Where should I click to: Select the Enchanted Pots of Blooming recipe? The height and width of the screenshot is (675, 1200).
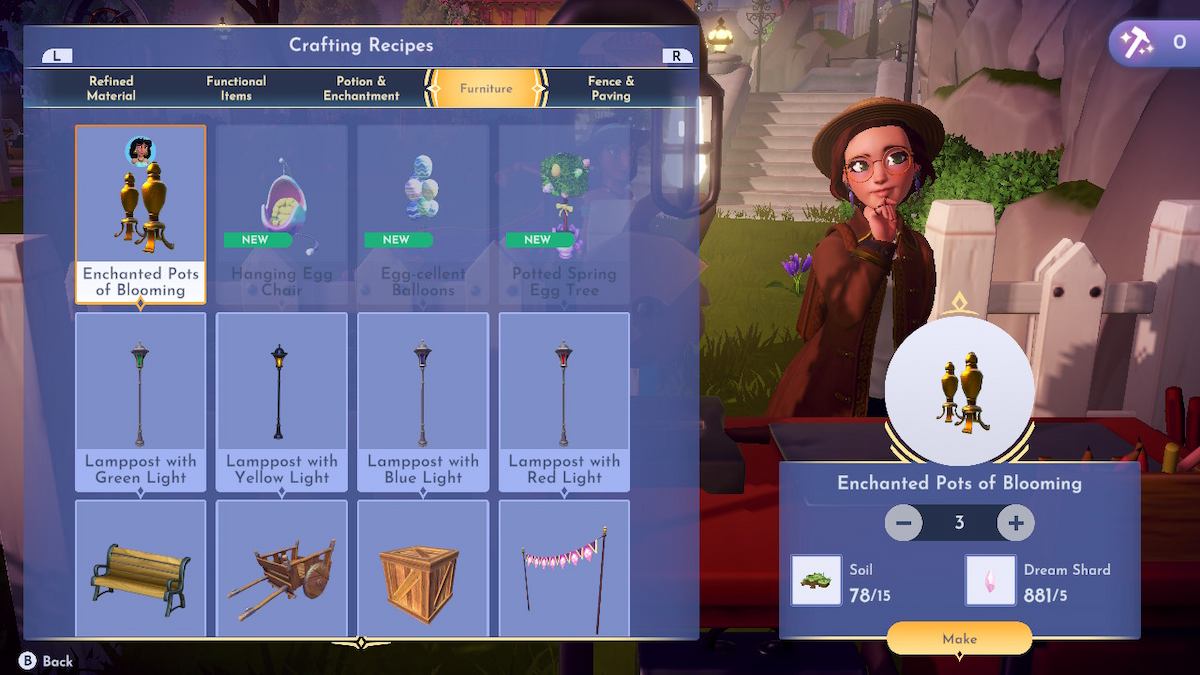point(141,214)
